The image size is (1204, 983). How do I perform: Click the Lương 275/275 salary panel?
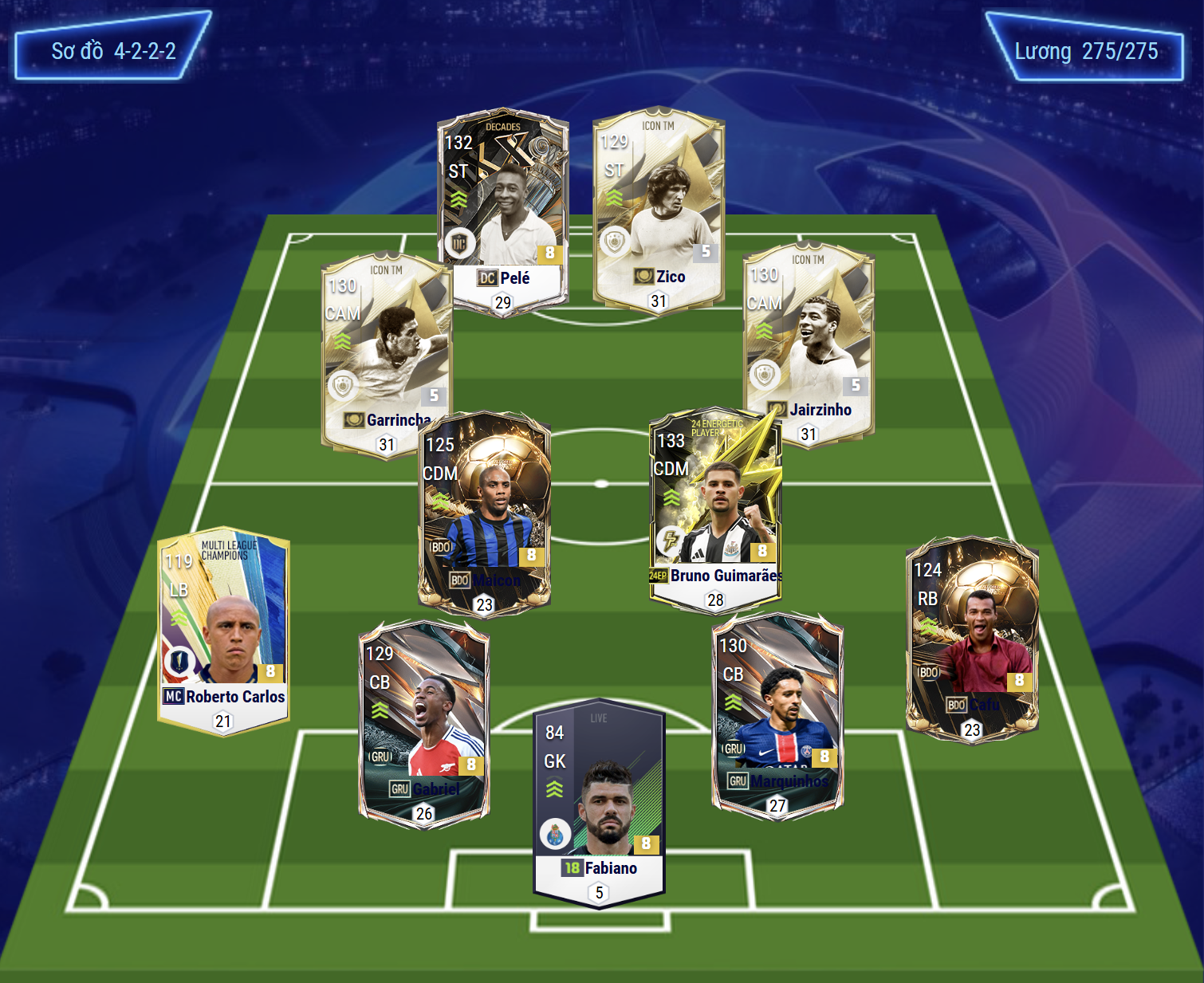[1085, 49]
